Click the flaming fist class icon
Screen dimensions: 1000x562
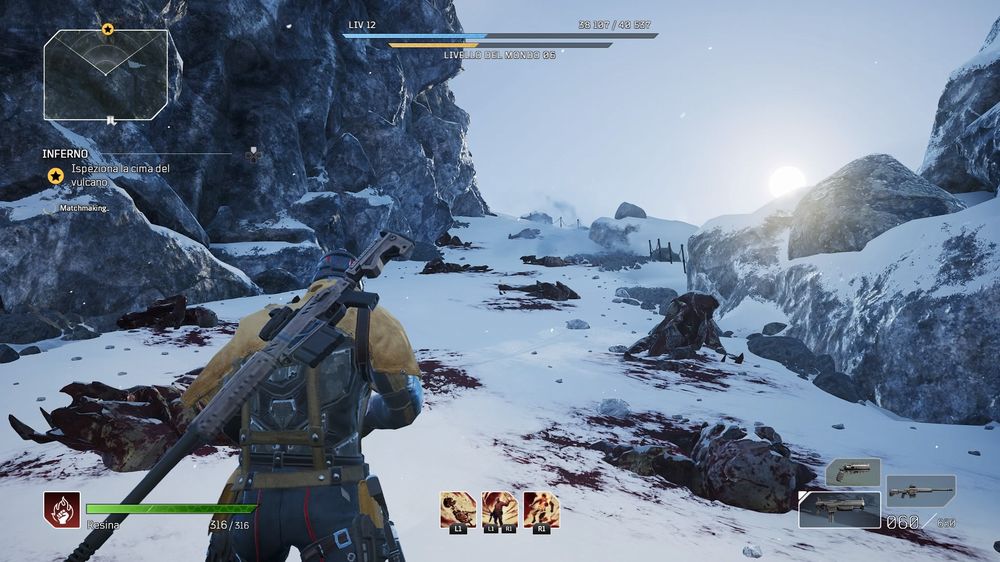pyautogui.click(x=61, y=508)
